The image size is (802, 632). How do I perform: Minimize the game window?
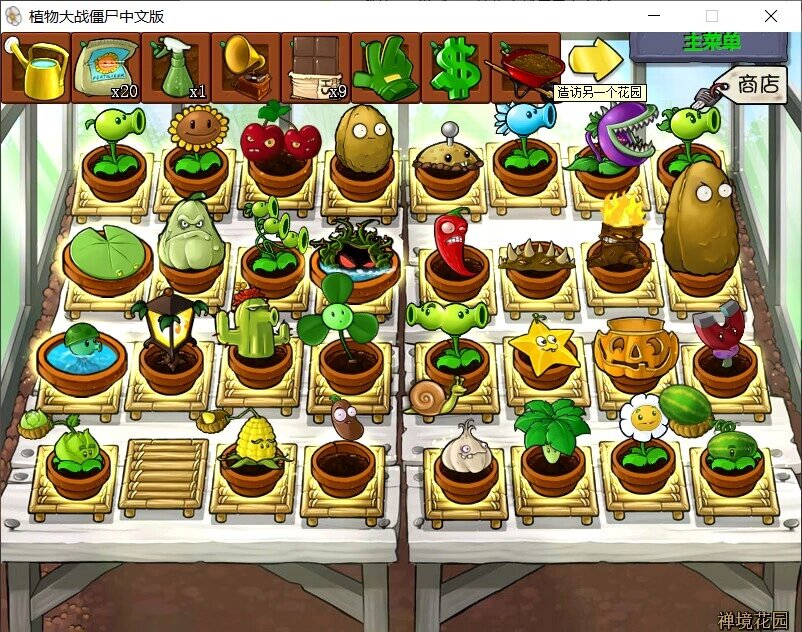(x=654, y=16)
